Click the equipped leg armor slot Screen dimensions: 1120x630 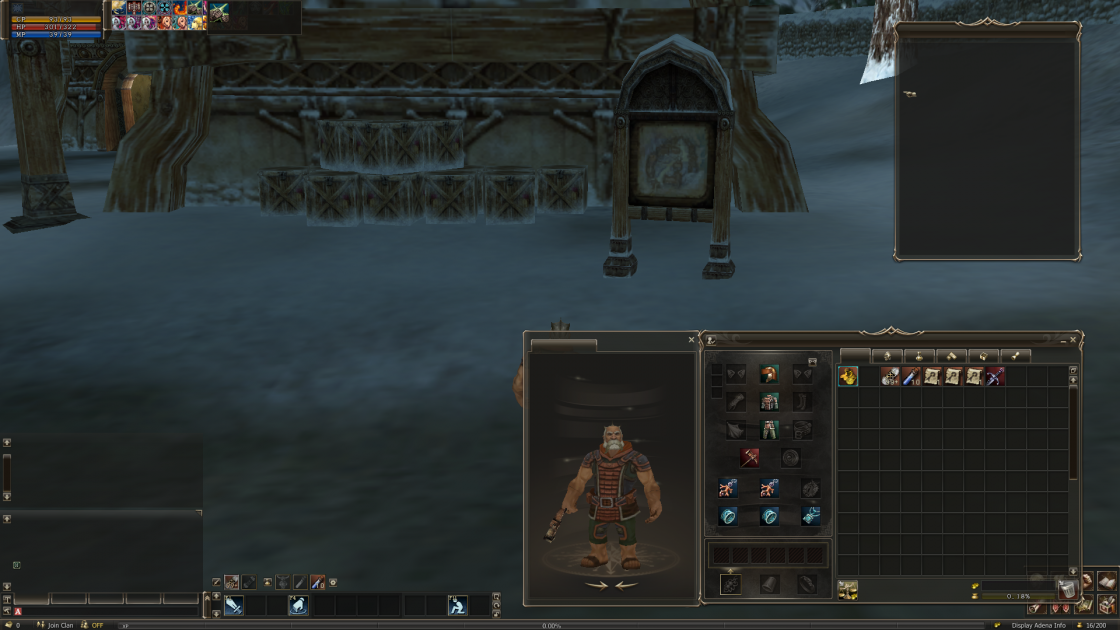(769, 430)
